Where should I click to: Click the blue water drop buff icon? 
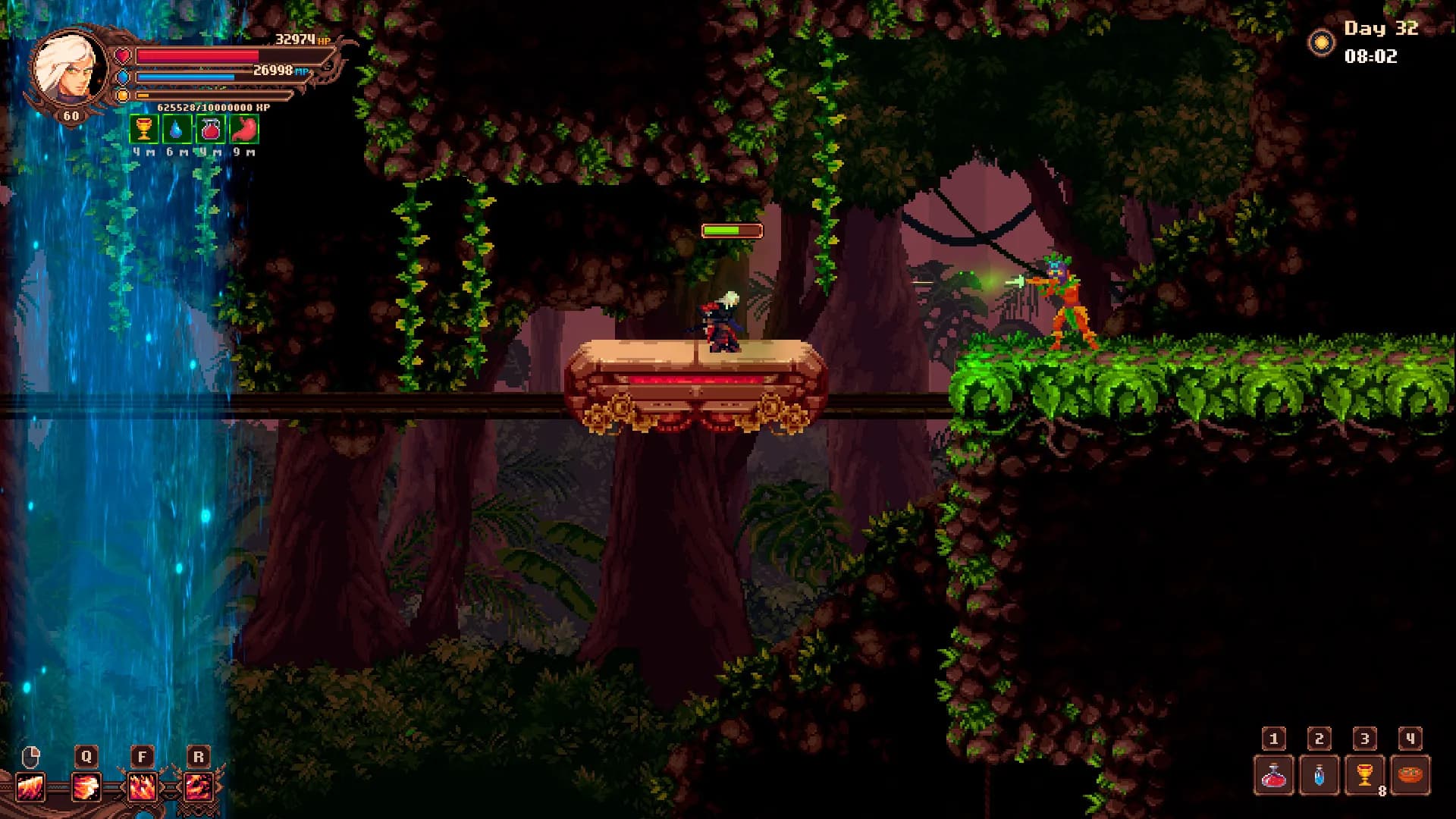click(177, 129)
